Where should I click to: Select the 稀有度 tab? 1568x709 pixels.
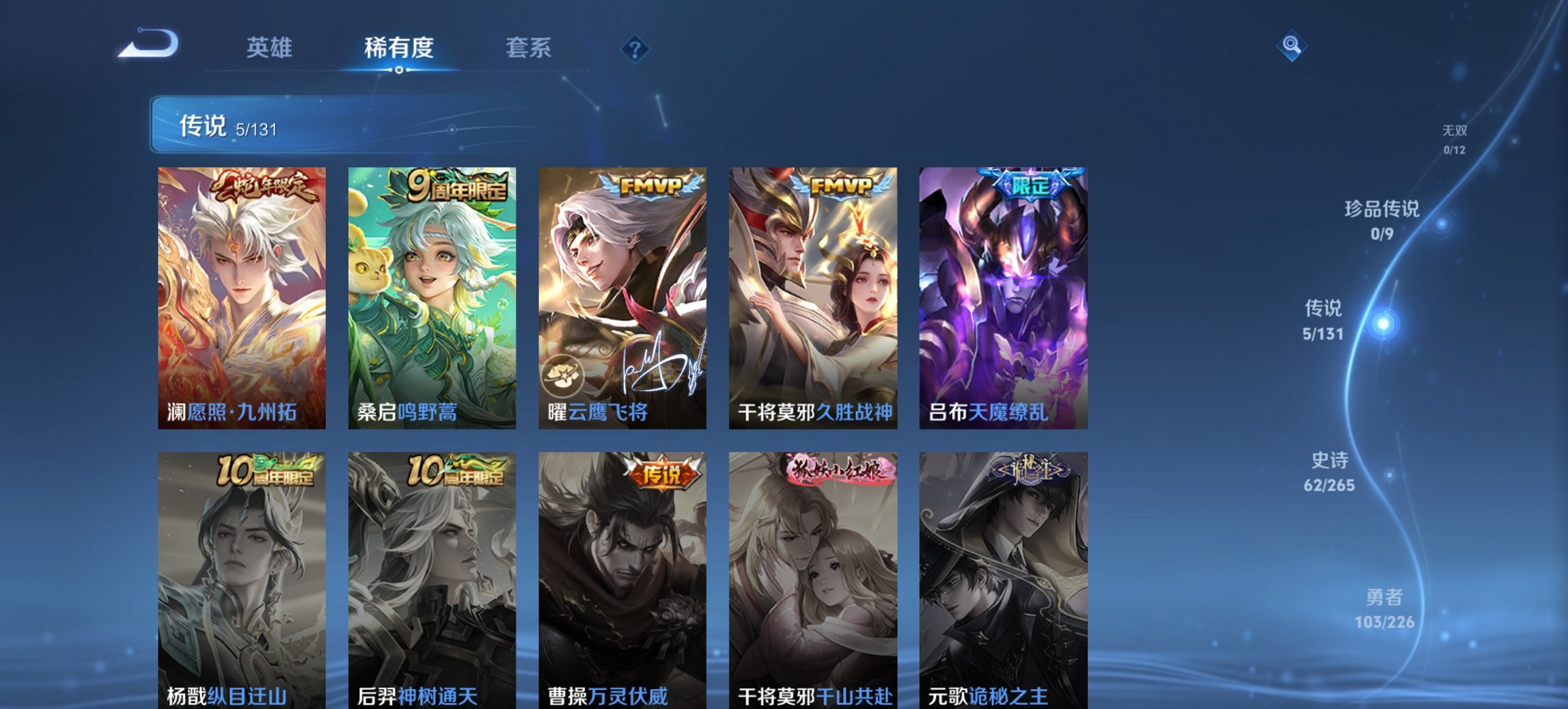click(400, 48)
